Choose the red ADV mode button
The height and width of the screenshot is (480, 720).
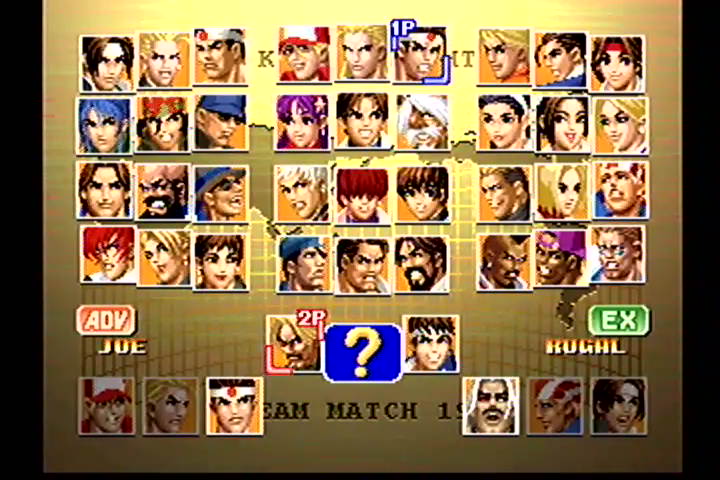point(106,321)
